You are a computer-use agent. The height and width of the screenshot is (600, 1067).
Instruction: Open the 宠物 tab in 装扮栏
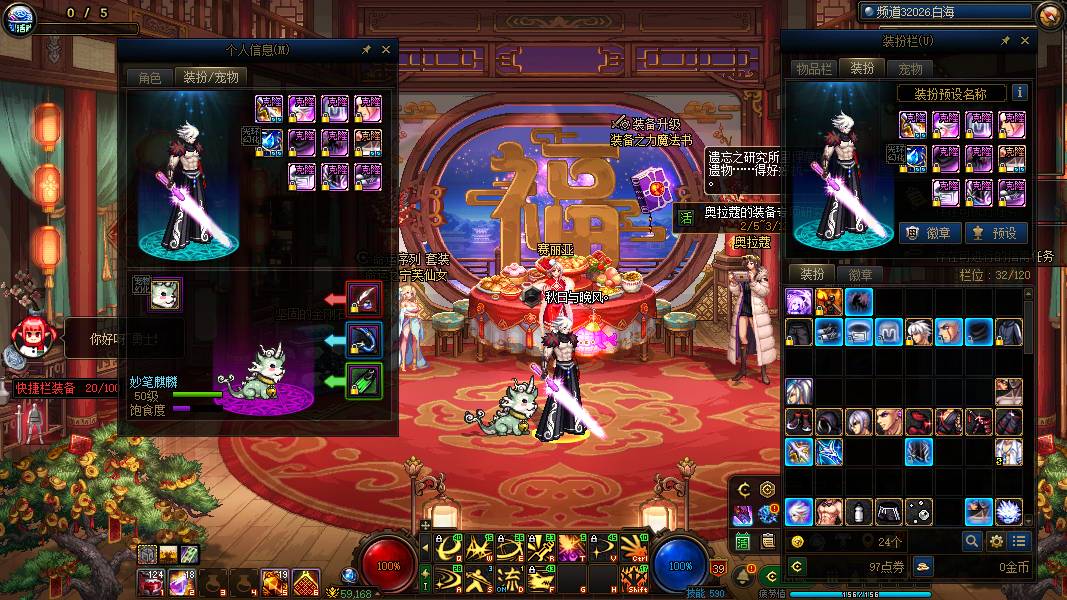tap(910, 69)
